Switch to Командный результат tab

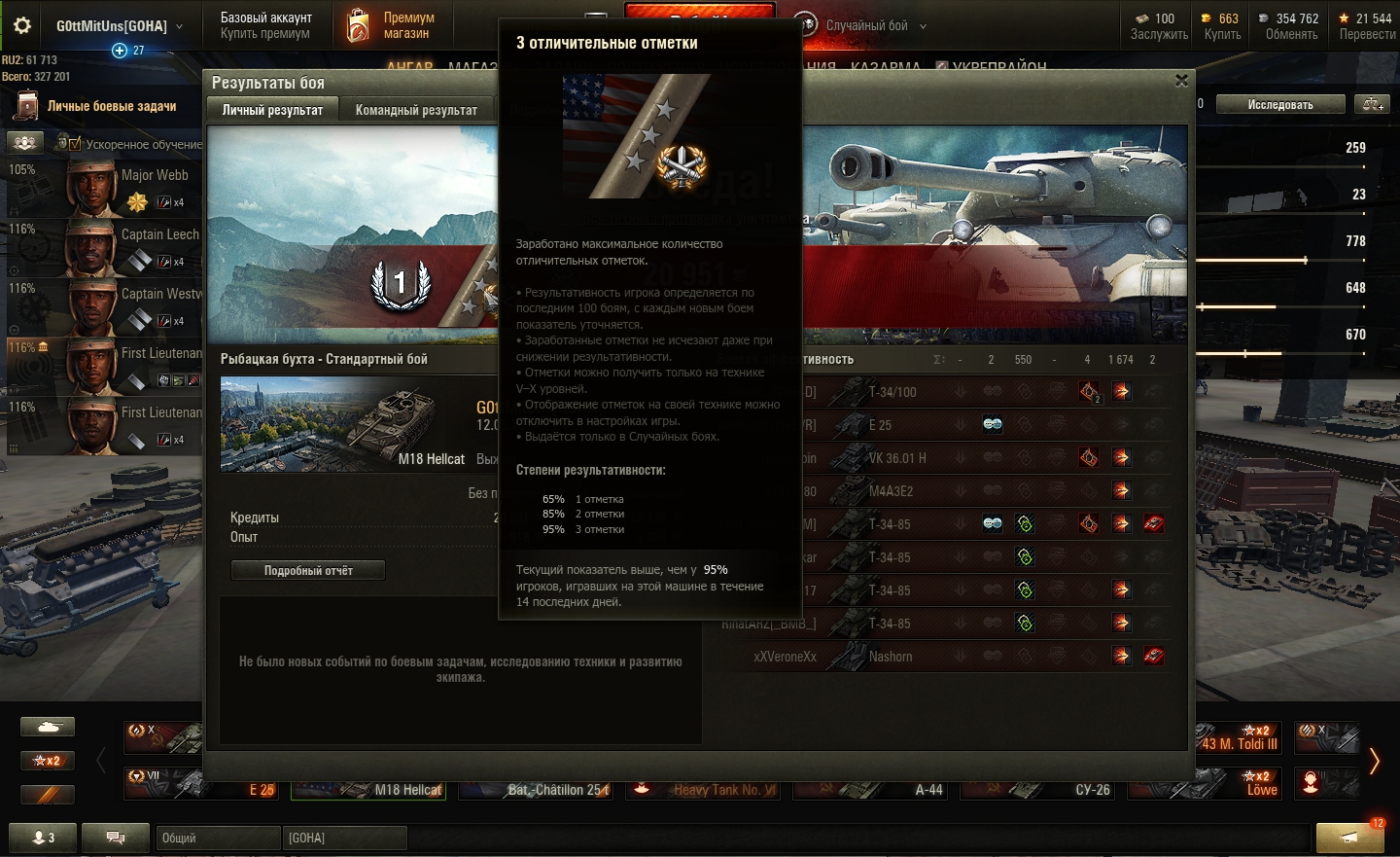(416, 110)
